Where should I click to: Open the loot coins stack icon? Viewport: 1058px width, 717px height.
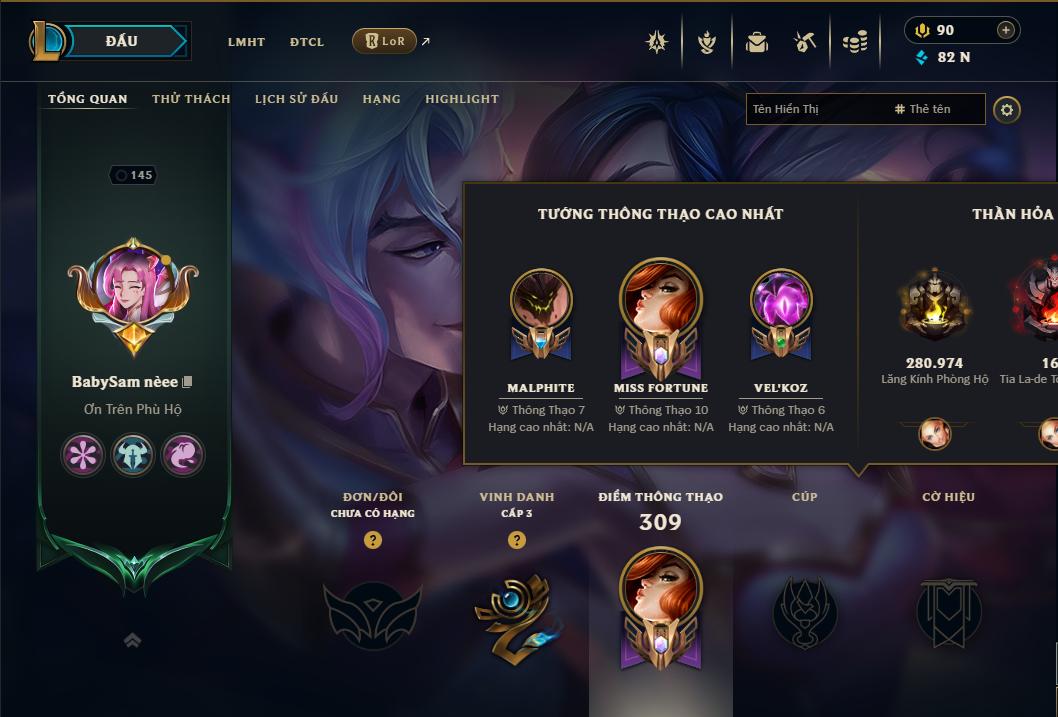[854, 42]
